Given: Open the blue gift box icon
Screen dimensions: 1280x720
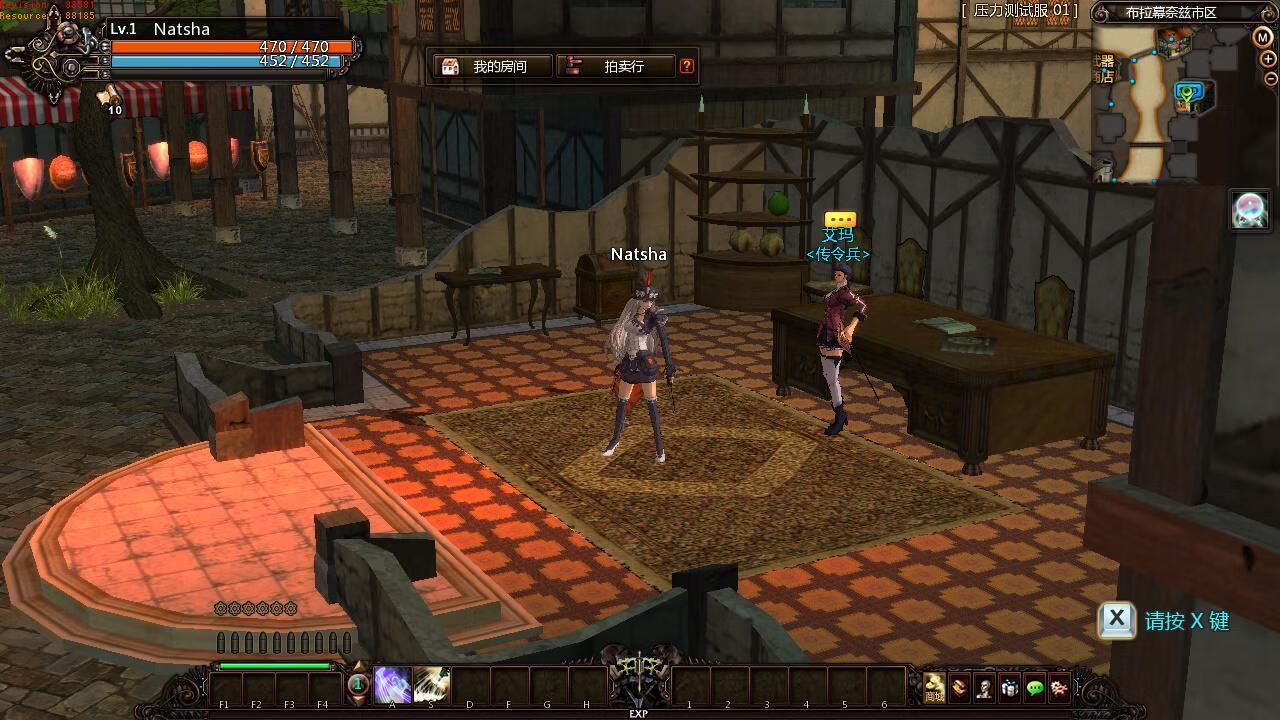Looking at the screenshot, I should (x=1010, y=687).
